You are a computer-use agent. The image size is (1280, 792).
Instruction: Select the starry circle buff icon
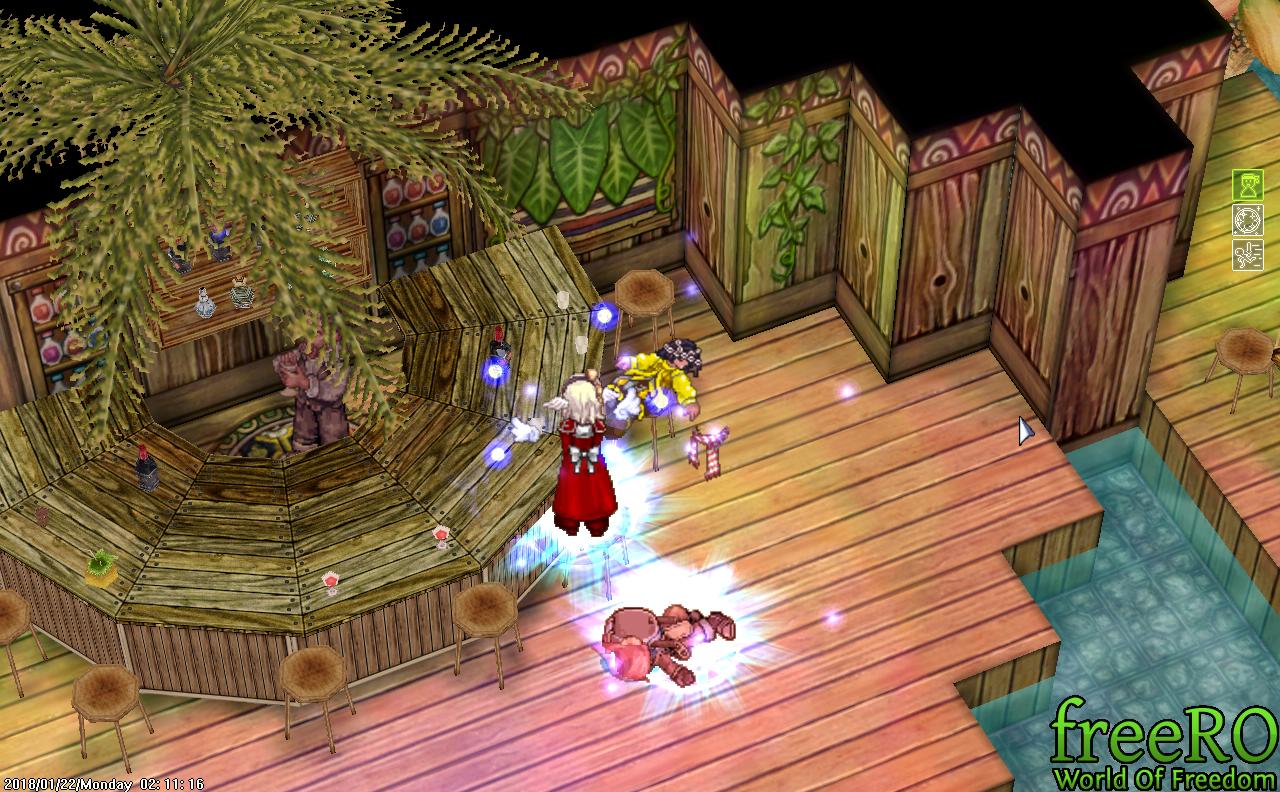click(x=1247, y=220)
